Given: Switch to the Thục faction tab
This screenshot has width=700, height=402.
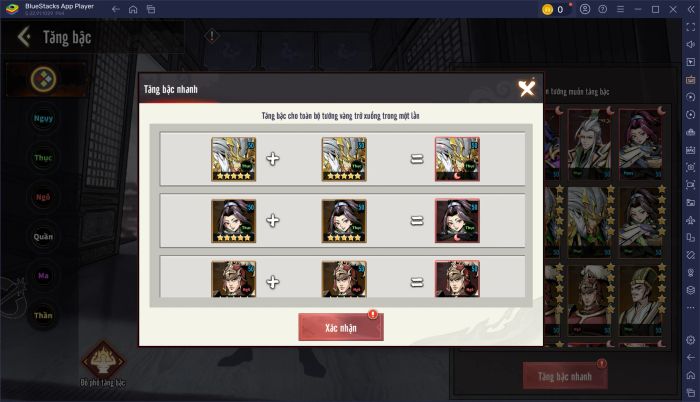Looking at the screenshot, I should point(44,157).
